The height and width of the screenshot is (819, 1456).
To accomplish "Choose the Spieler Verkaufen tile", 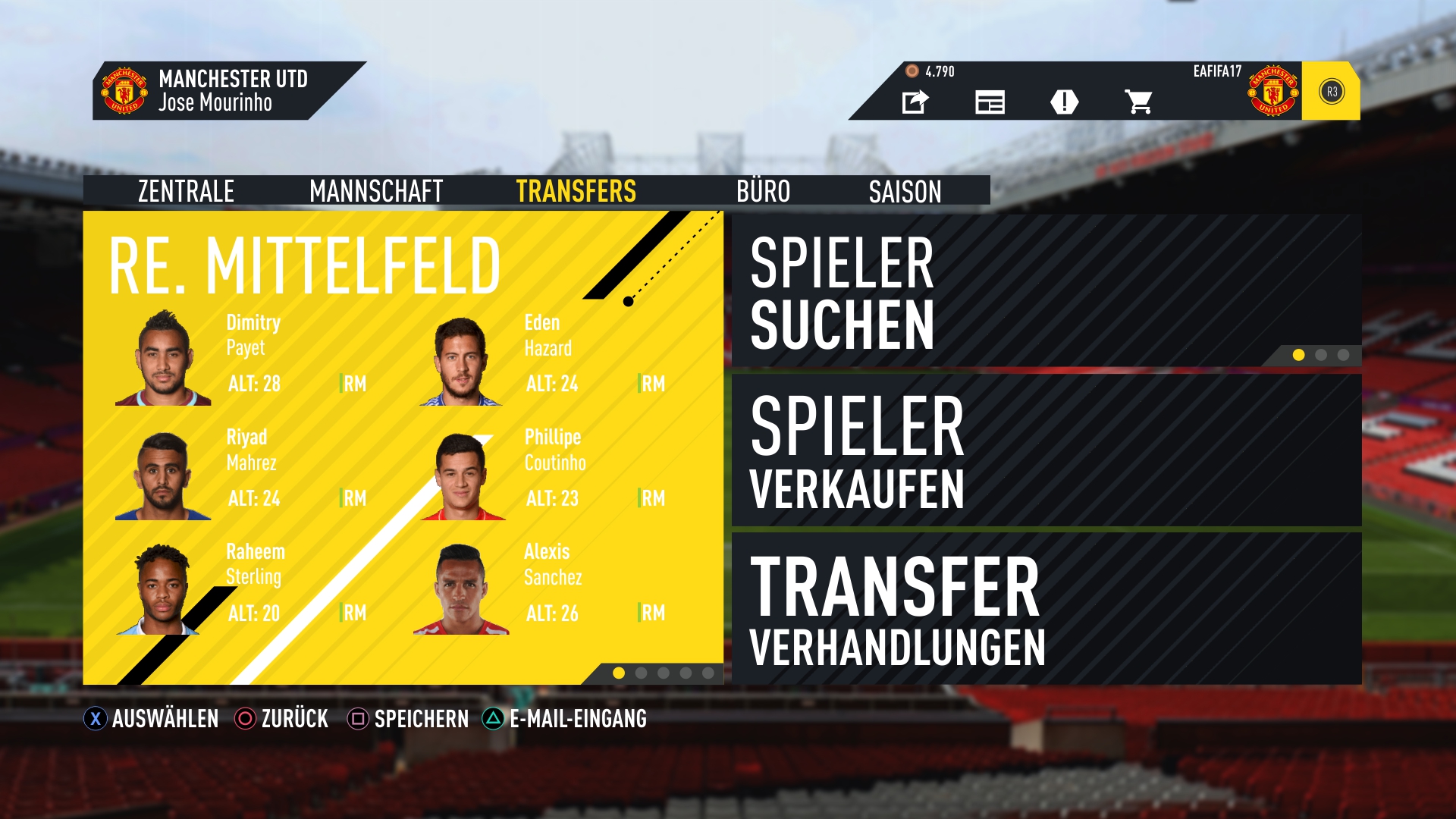I will [x=1046, y=450].
